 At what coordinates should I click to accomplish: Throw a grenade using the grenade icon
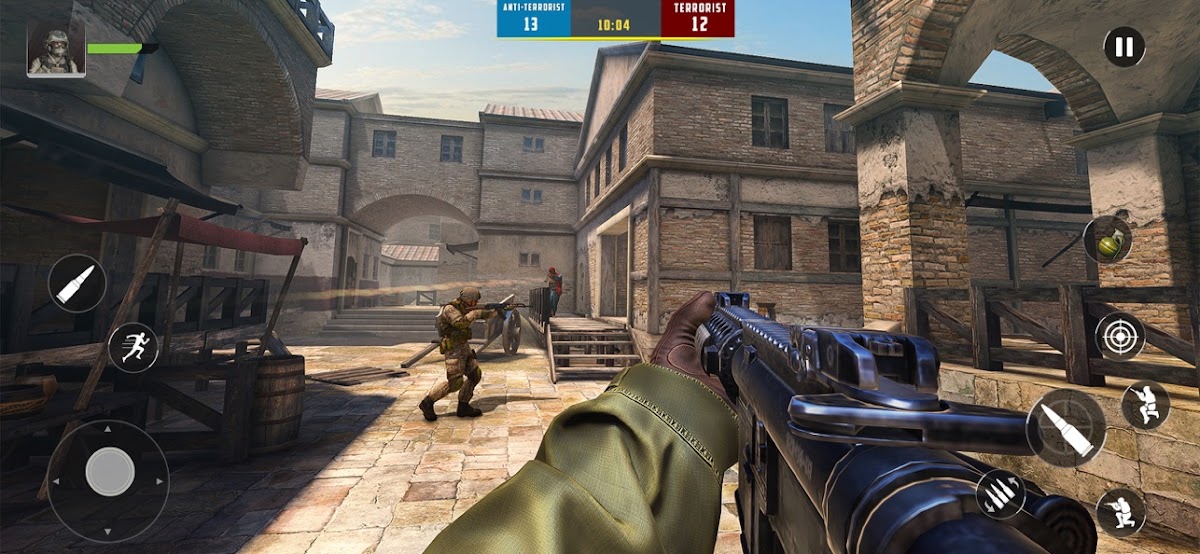pyautogui.click(x=1106, y=240)
